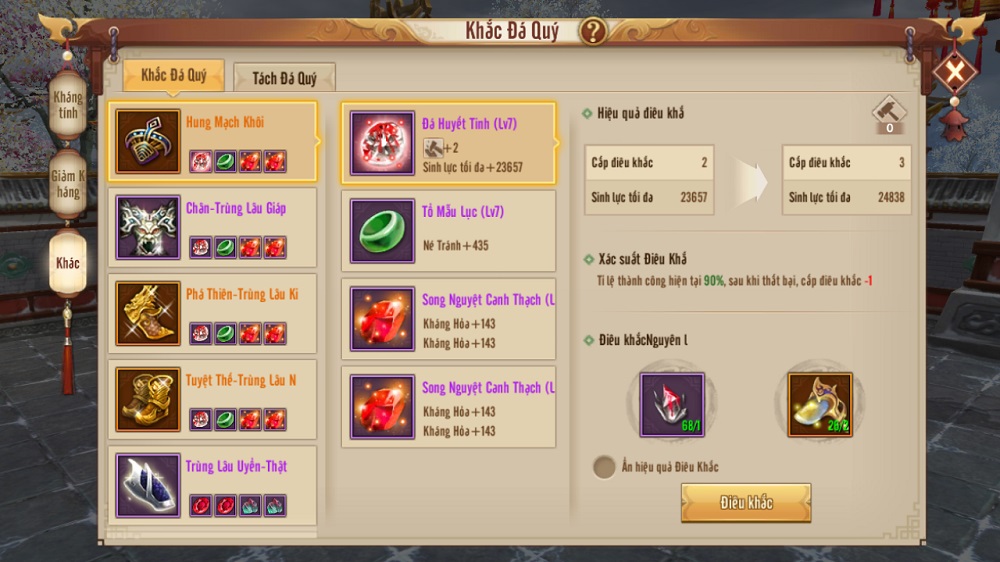Open the Kháng tính side tab

(x=68, y=105)
